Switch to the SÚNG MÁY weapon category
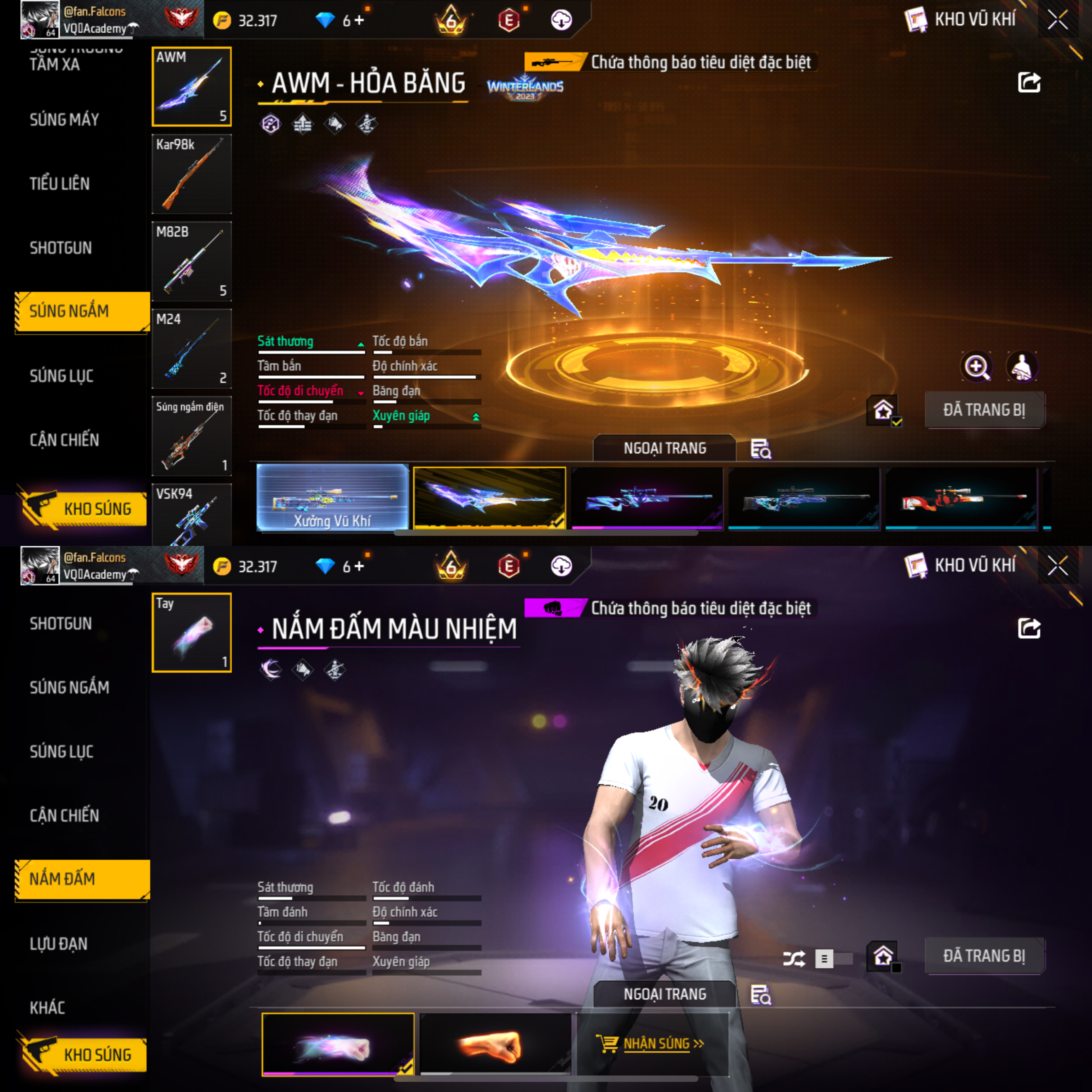This screenshot has width=1092, height=1092. tap(64, 119)
